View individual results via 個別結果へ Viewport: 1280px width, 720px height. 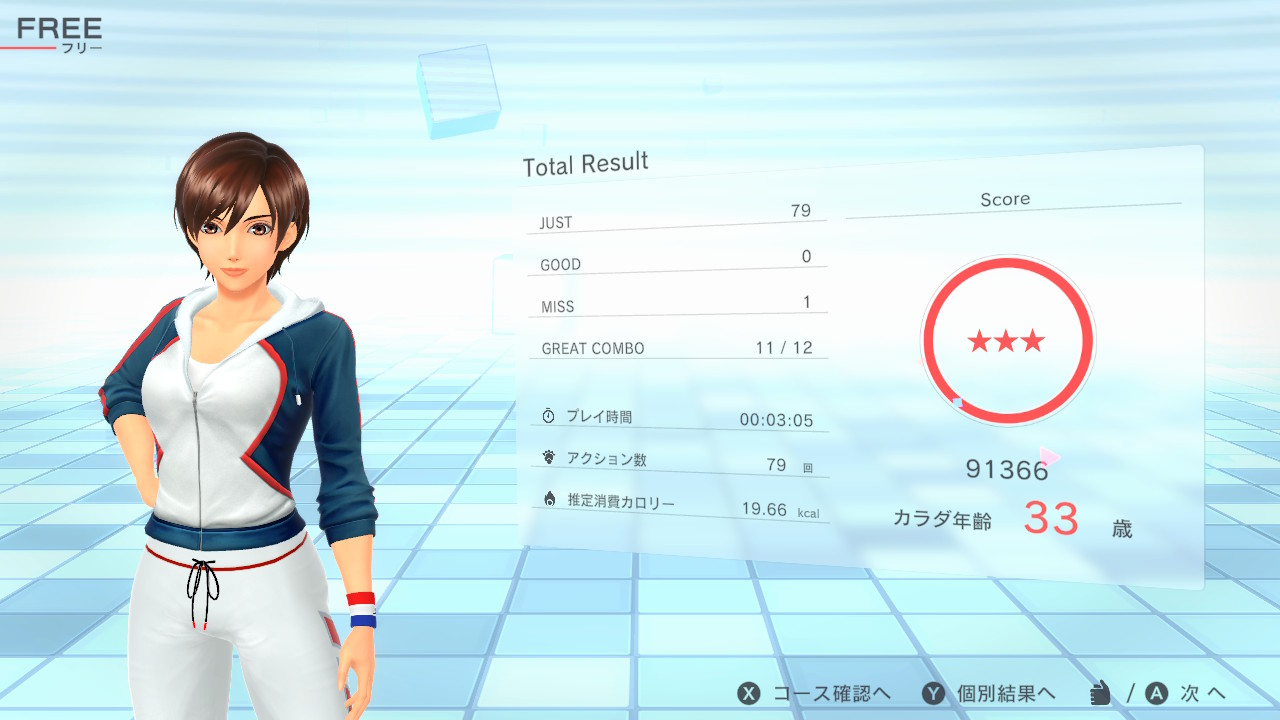click(x=988, y=693)
